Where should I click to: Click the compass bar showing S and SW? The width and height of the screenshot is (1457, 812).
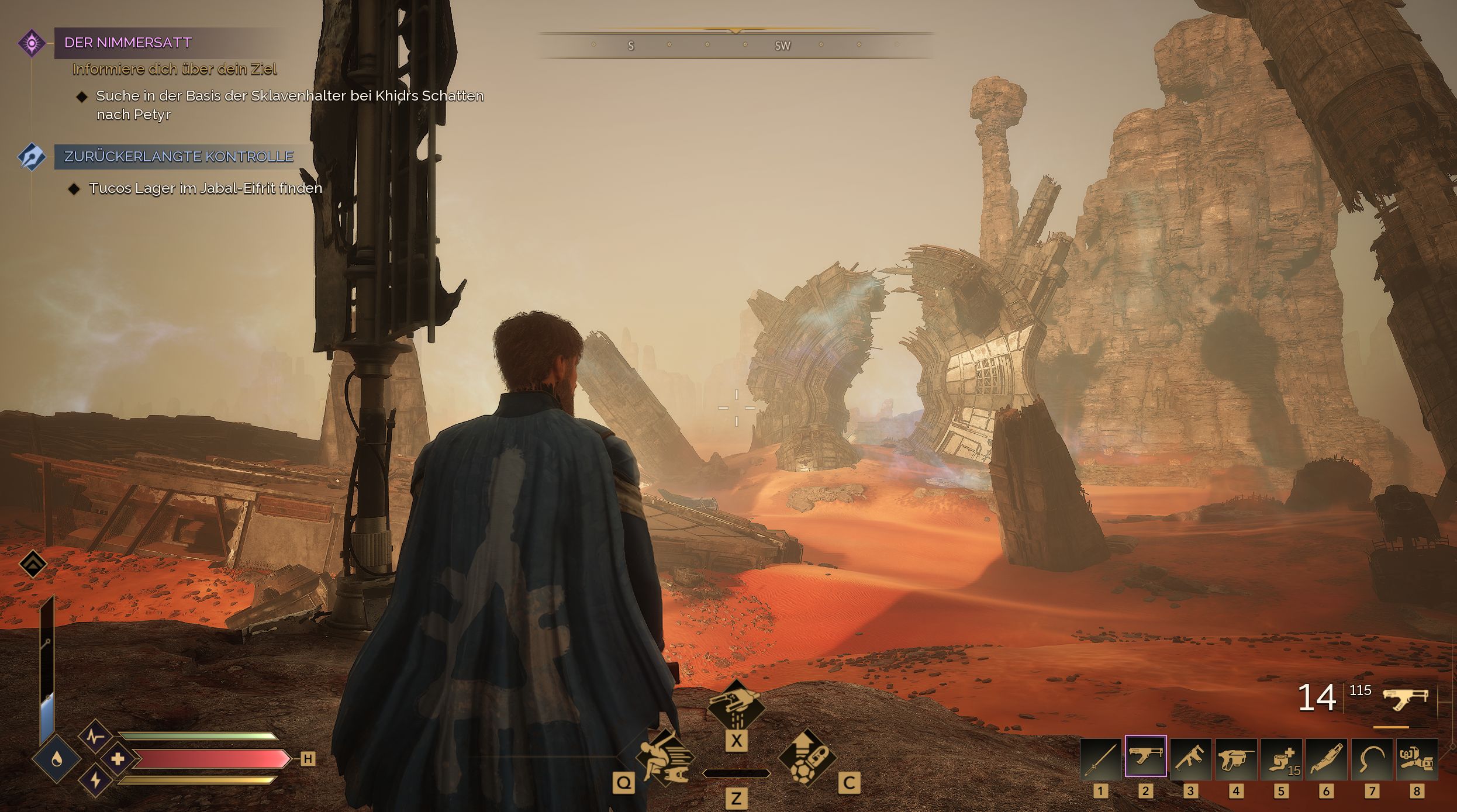(736, 46)
